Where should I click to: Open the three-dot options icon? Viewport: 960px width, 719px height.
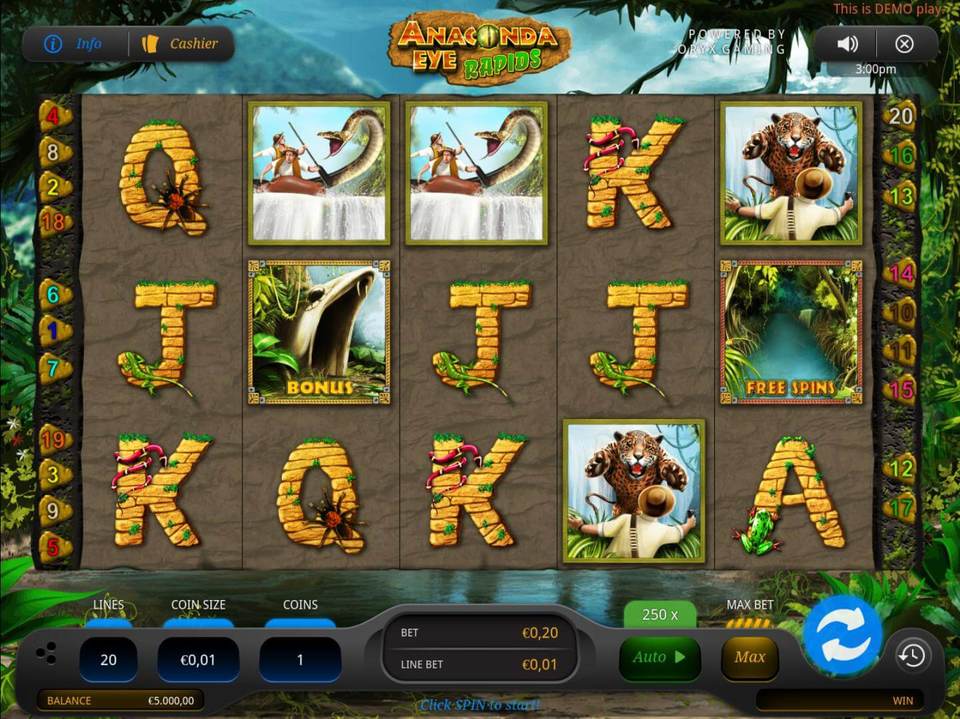pos(46,654)
